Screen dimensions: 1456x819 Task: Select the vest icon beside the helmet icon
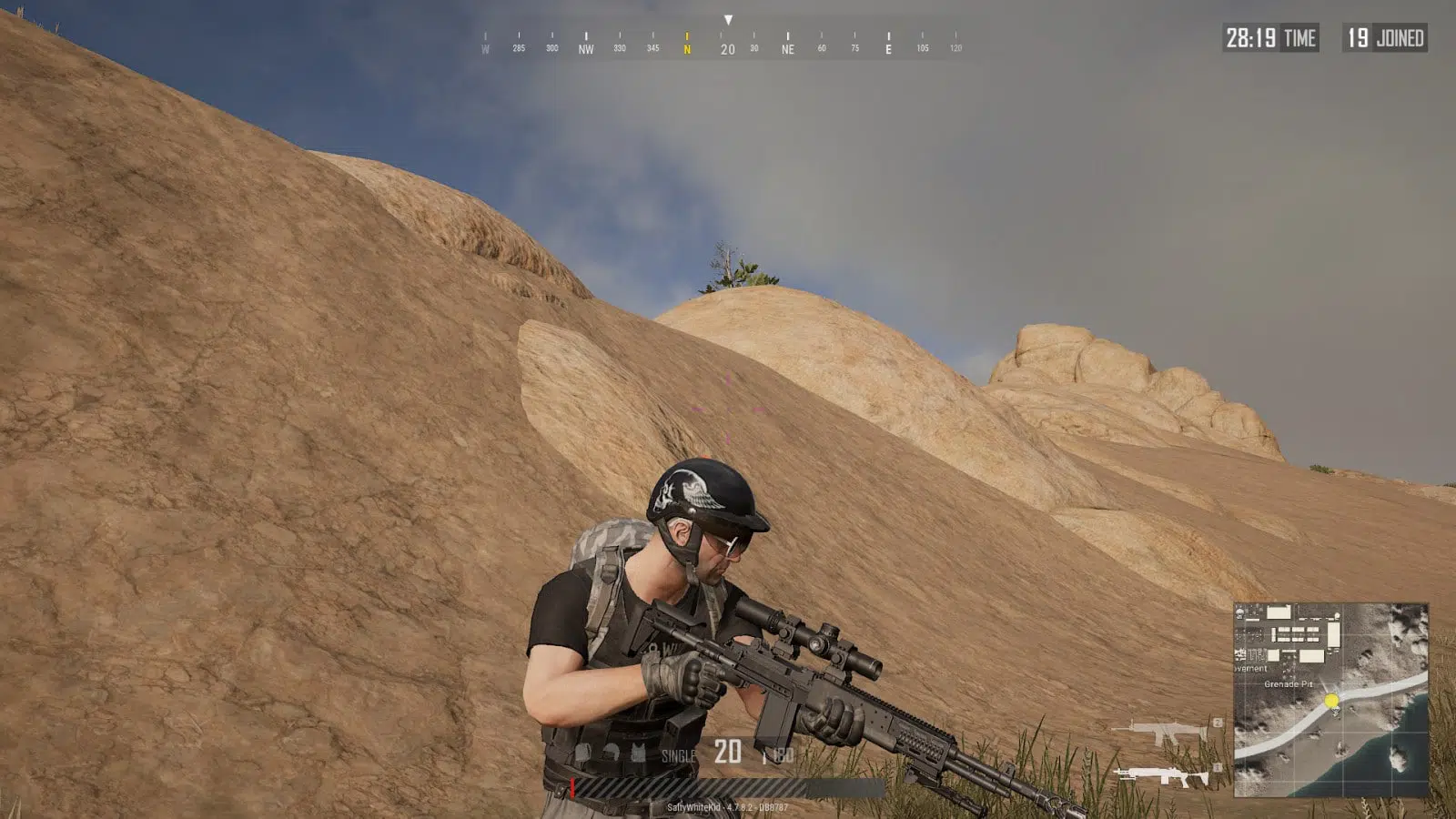coord(638,751)
